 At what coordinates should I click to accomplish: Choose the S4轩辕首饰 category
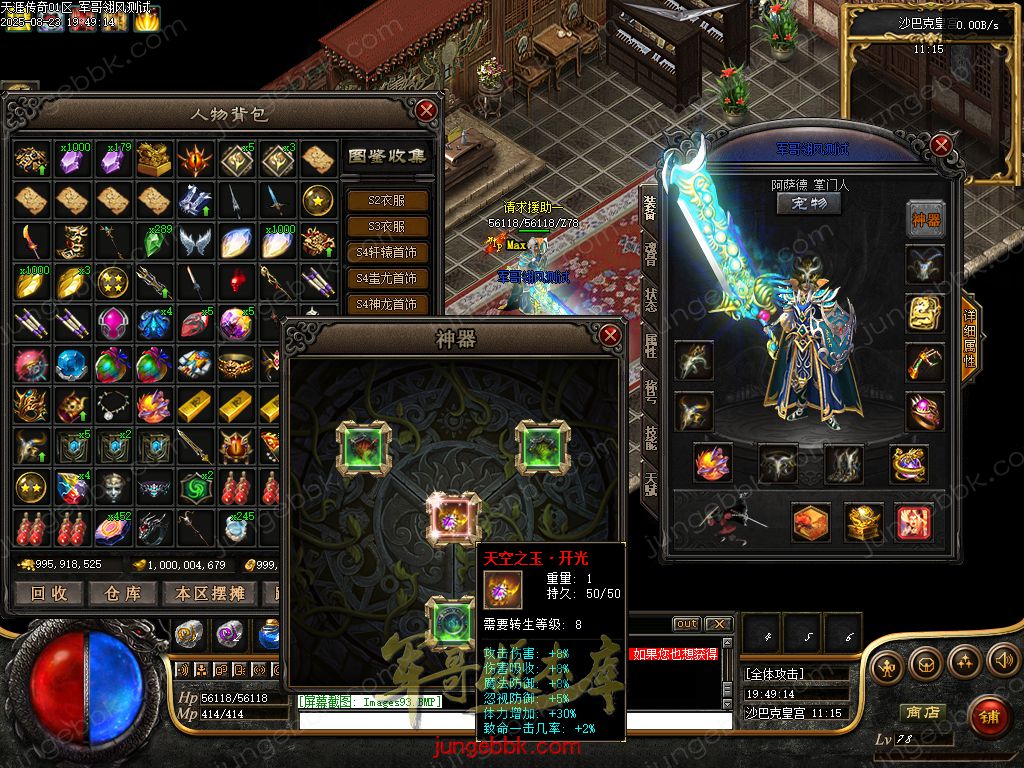[x=386, y=253]
